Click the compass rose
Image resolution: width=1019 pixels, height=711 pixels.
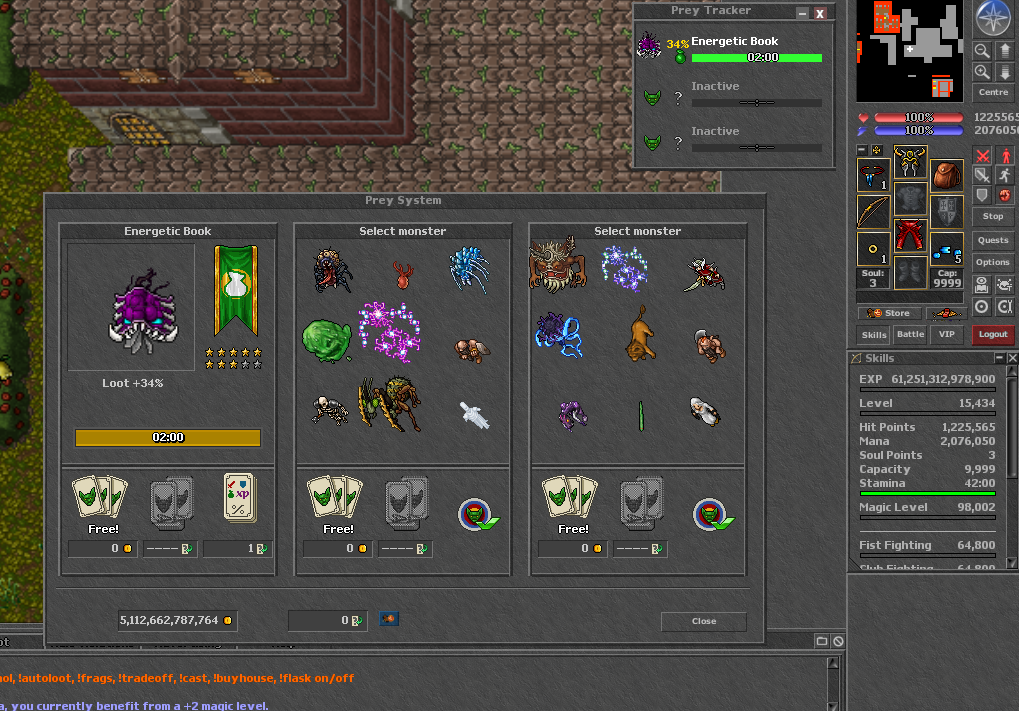coord(993,20)
